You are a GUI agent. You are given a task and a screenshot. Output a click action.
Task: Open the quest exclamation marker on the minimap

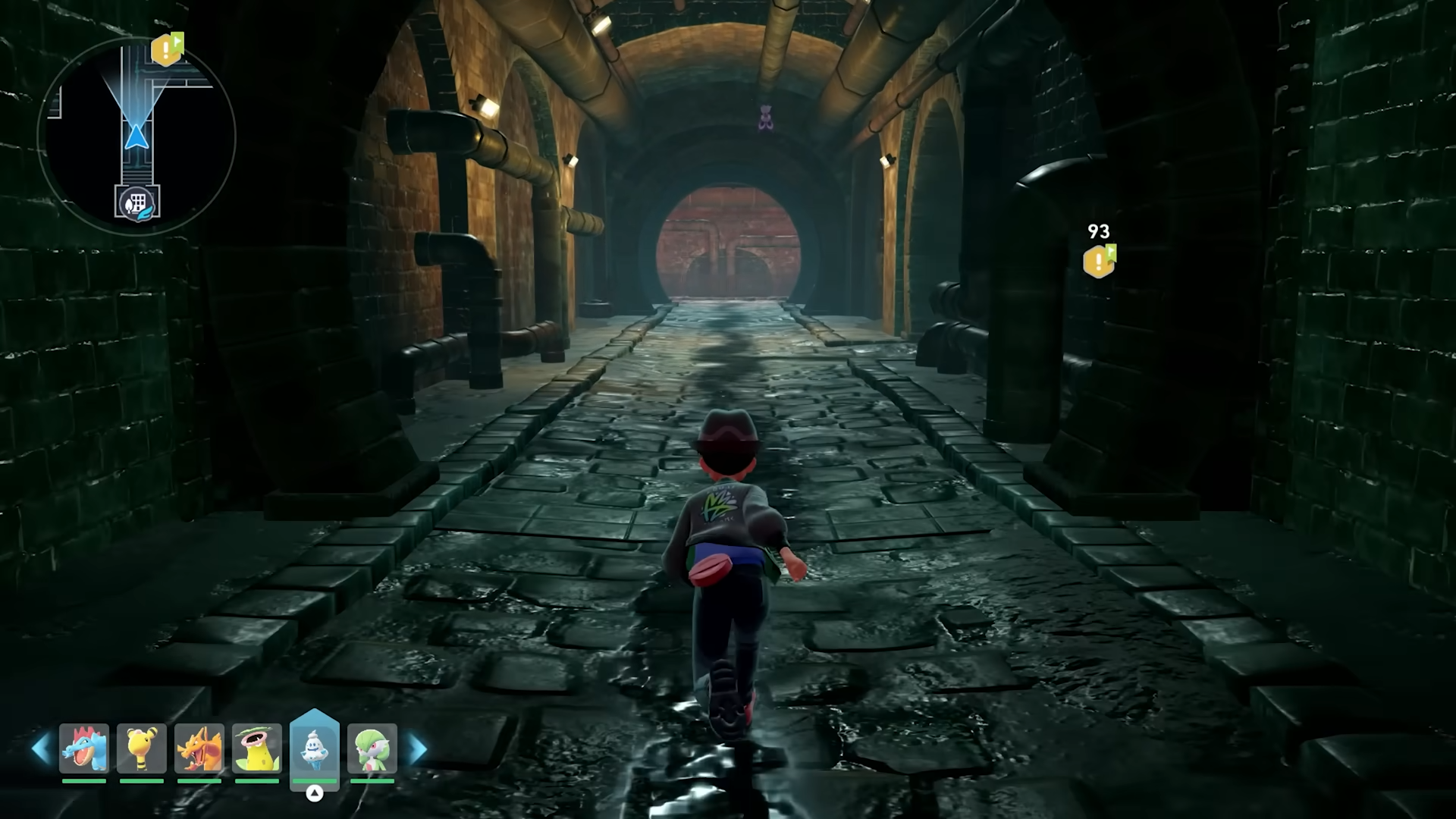click(165, 52)
